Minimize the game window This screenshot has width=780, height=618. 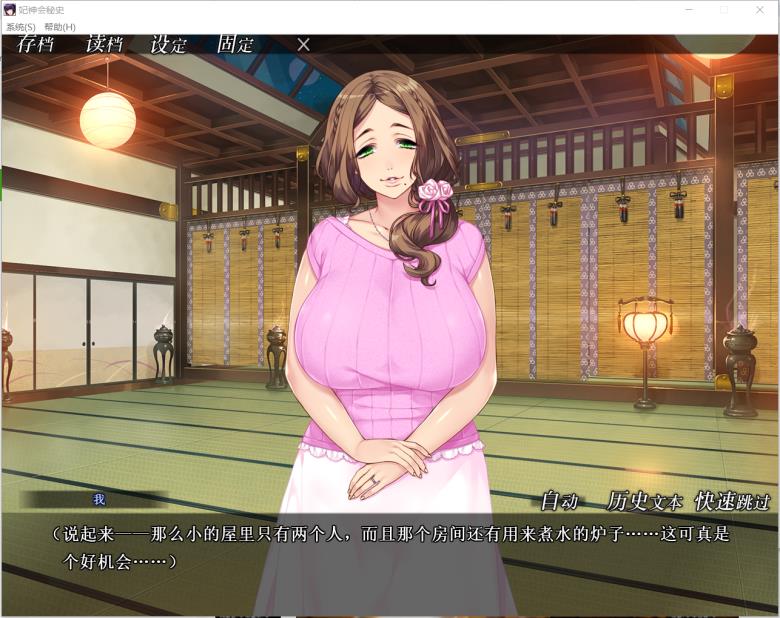[x=689, y=9]
